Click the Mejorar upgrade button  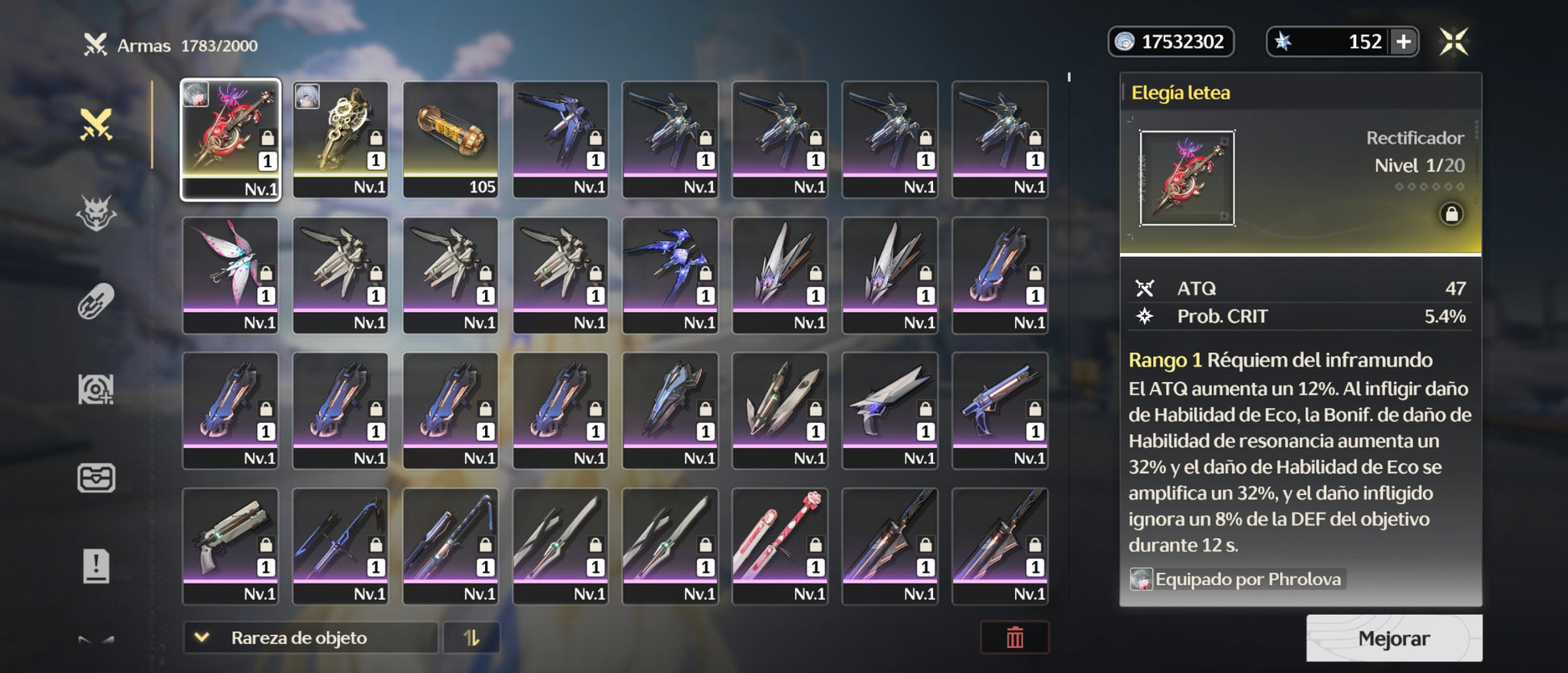pyautogui.click(x=1393, y=638)
